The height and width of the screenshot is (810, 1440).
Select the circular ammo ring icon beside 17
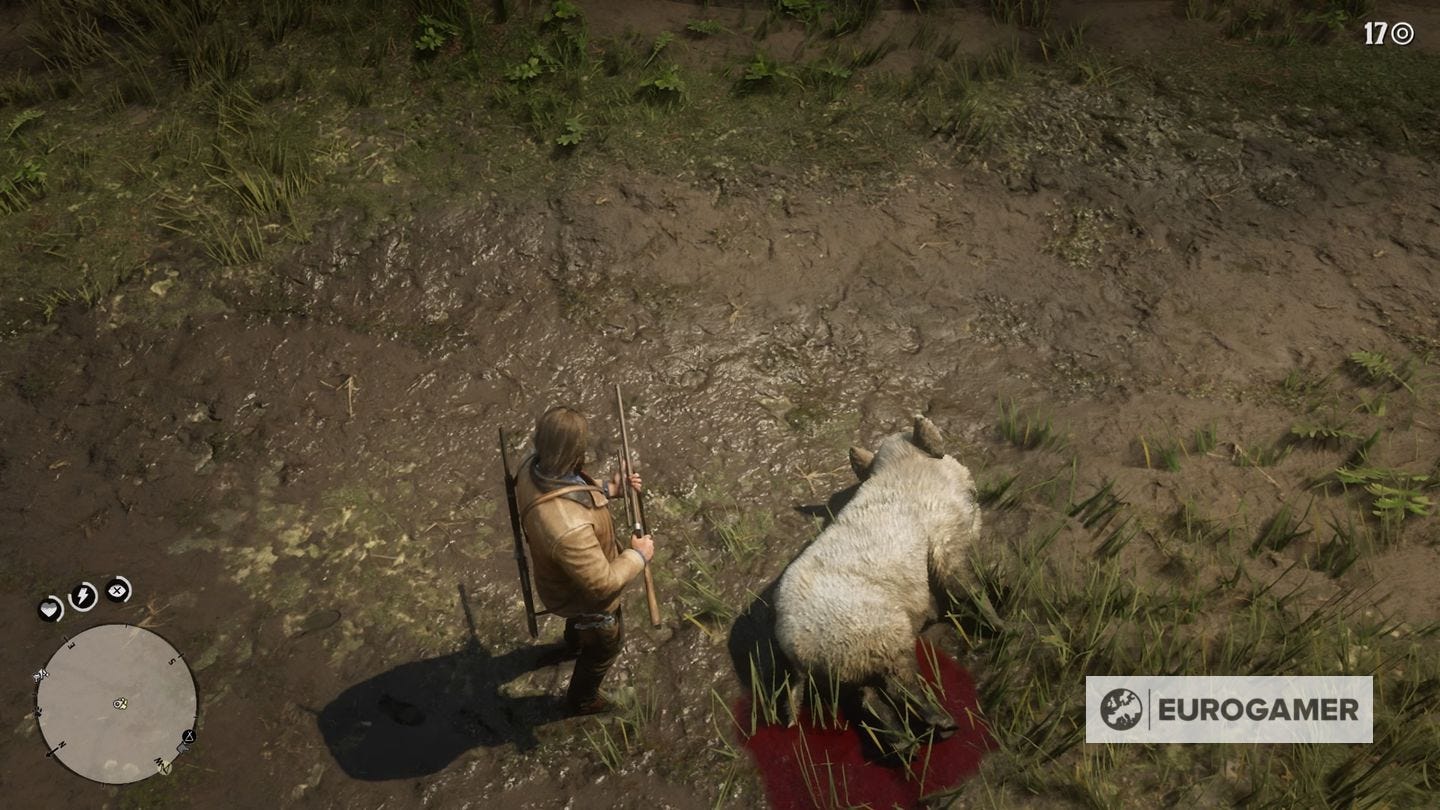(1403, 32)
